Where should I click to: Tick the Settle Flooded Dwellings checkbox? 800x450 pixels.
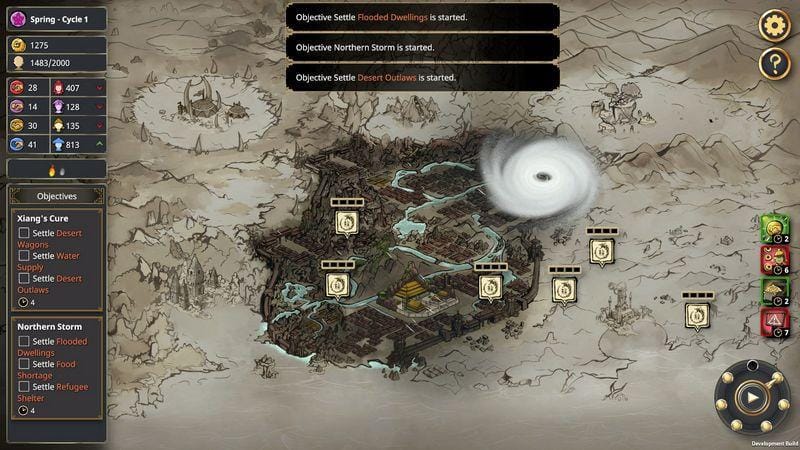tap(24, 342)
